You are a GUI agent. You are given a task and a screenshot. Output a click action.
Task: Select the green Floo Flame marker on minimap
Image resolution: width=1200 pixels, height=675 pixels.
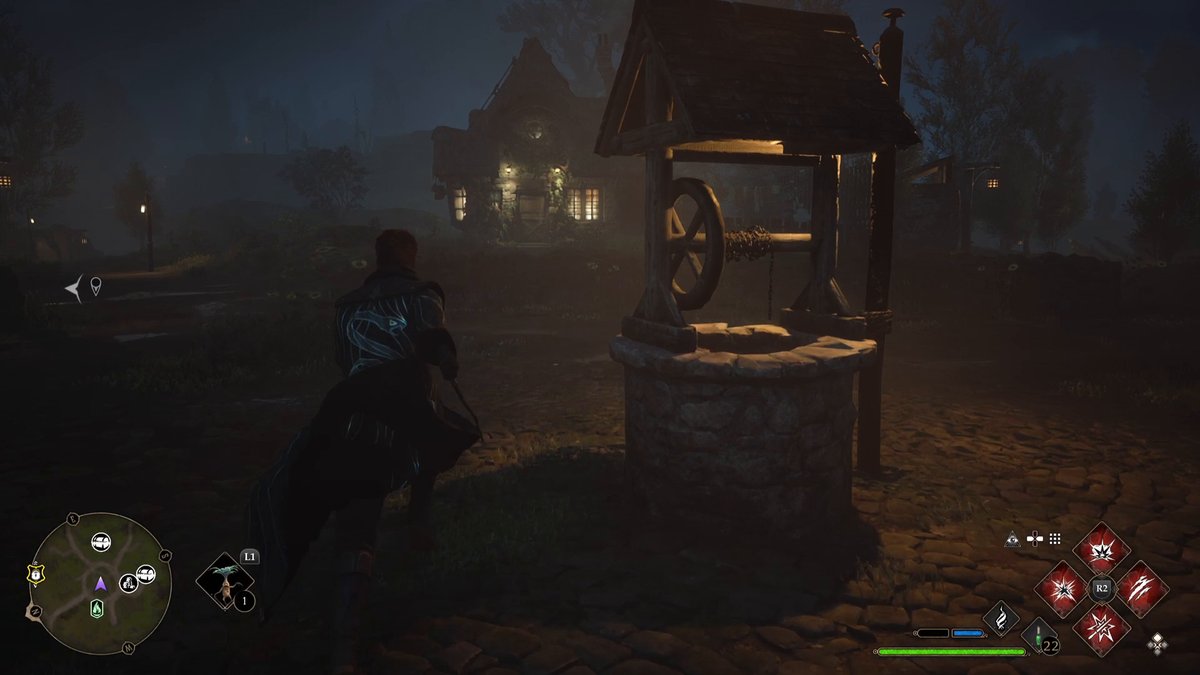tap(97, 608)
